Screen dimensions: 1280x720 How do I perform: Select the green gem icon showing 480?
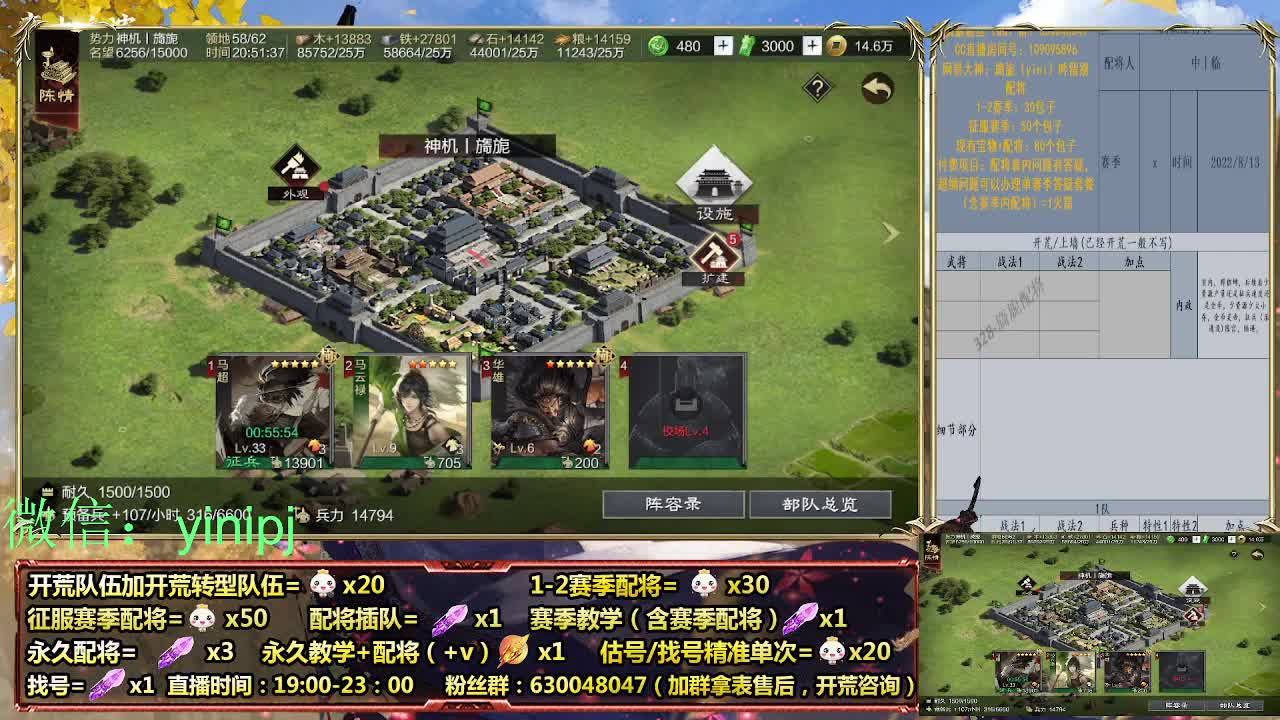point(659,45)
